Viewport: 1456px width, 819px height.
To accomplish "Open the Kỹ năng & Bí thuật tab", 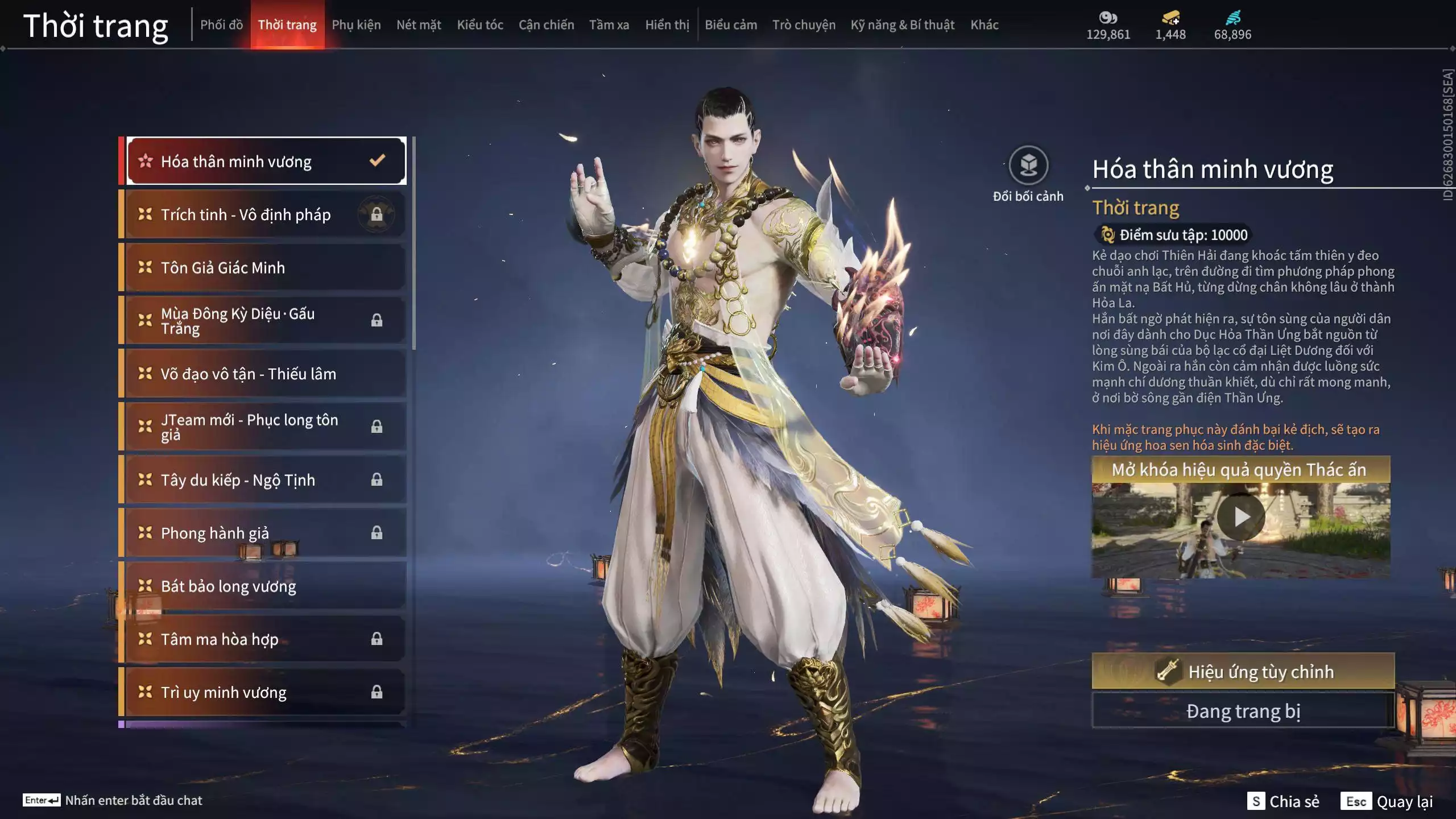I will coord(903,25).
